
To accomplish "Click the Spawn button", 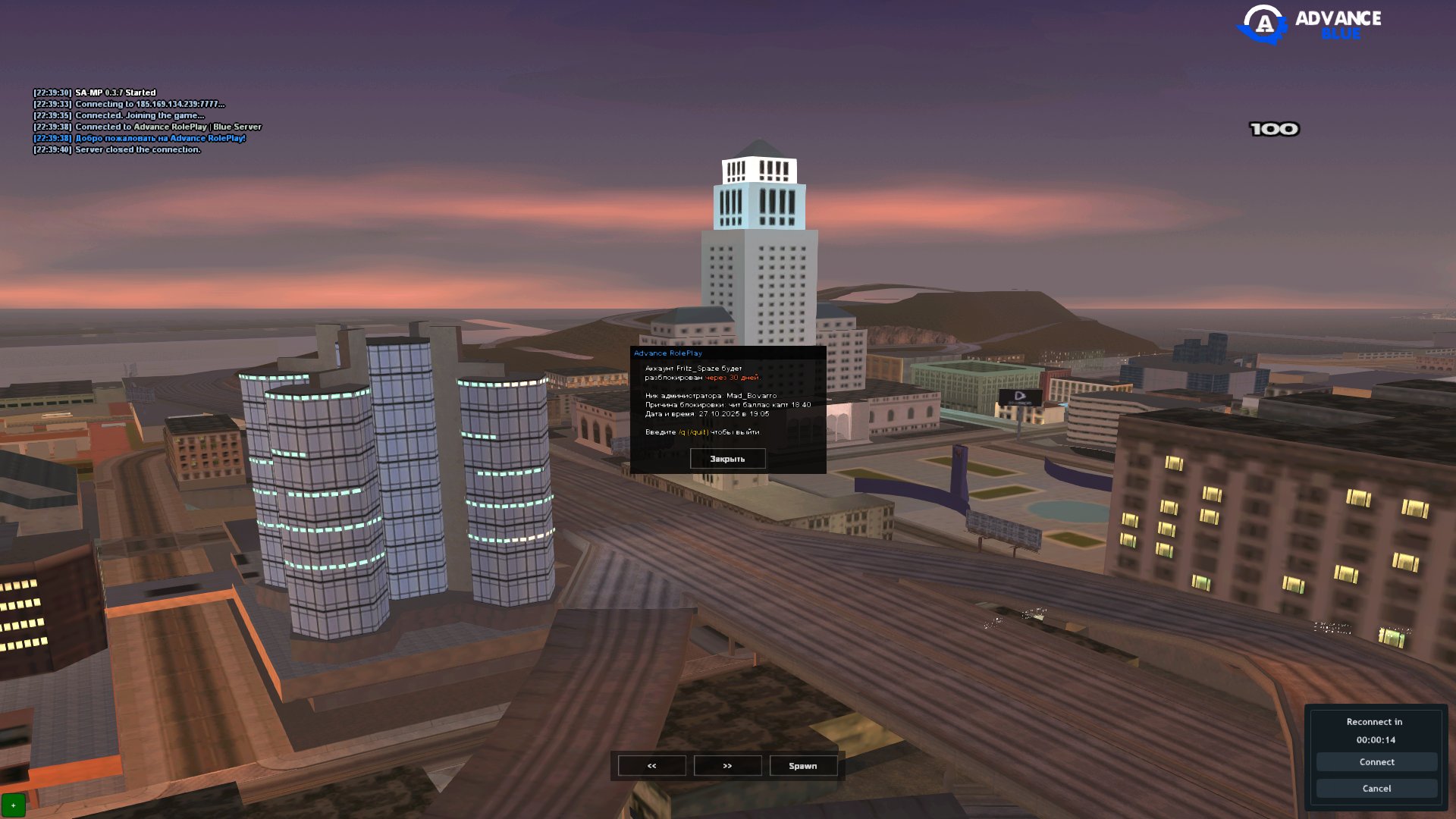I will coord(803,766).
